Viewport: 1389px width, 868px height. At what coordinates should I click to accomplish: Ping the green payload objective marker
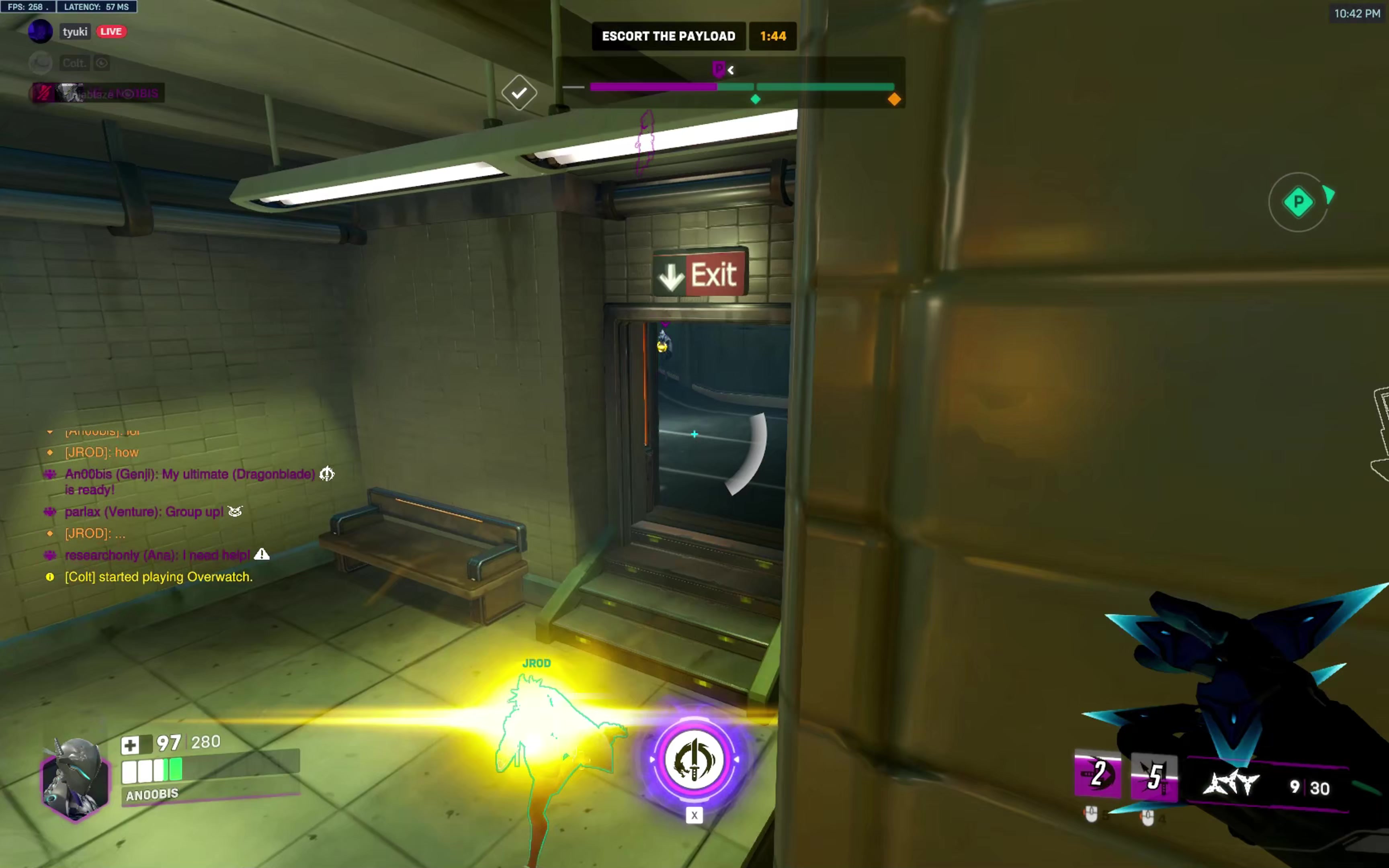(1298, 202)
